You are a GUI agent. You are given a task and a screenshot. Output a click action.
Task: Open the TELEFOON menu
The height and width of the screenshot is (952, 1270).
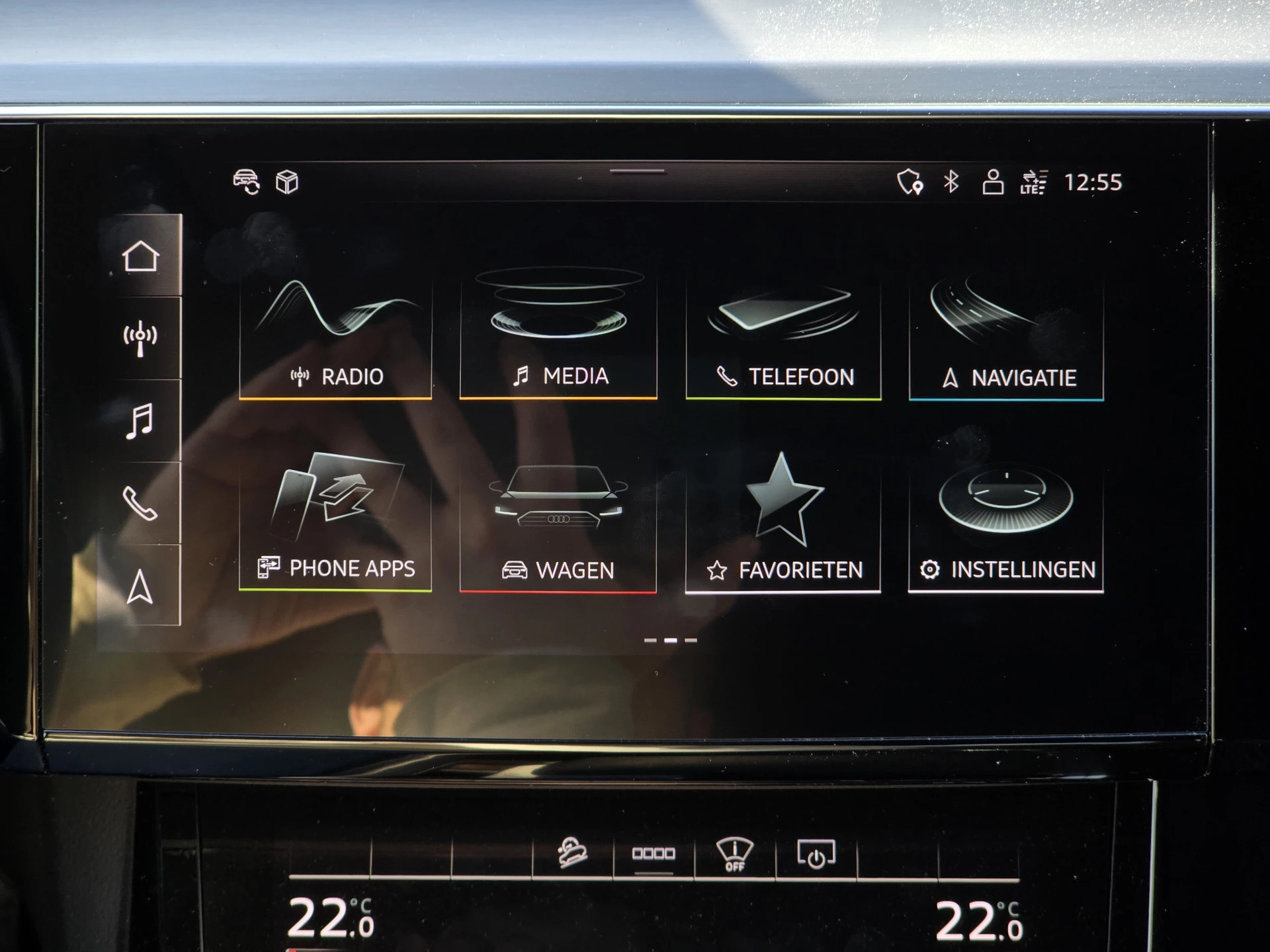tap(783, 338)
